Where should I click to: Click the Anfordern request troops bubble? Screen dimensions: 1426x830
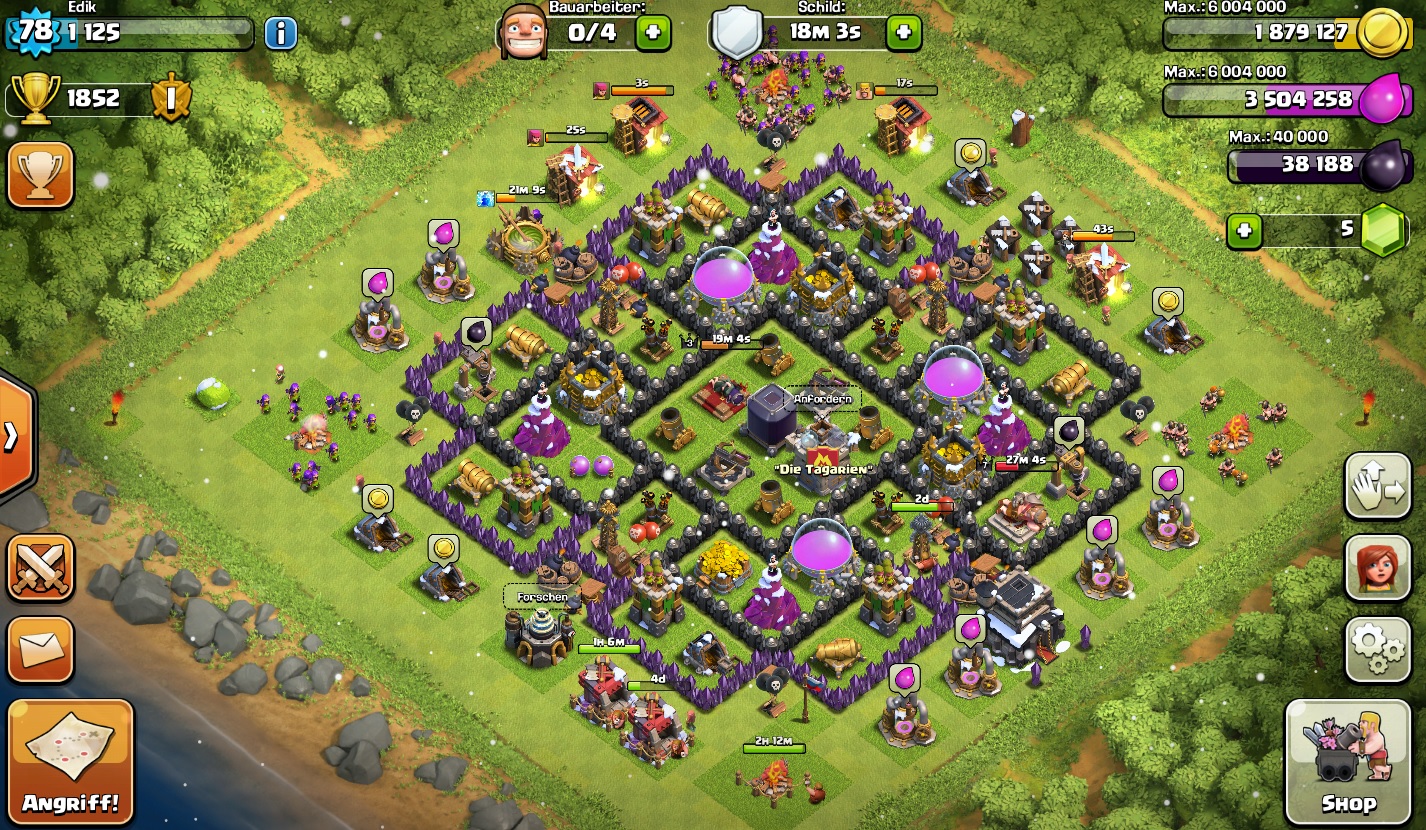(823, 399)
